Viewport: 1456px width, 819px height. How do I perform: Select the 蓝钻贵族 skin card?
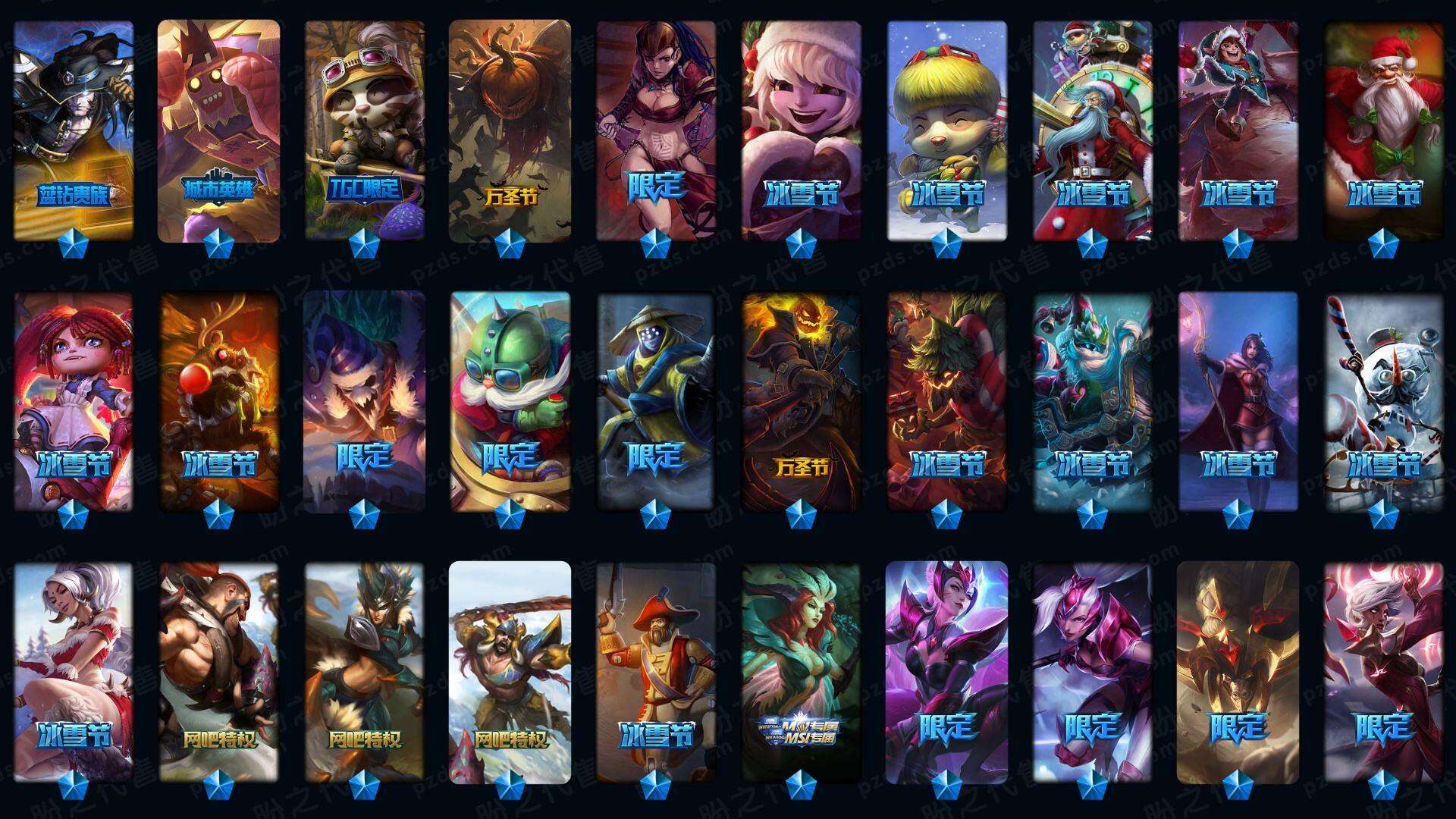pyautogui.click(x=74, y=130)
